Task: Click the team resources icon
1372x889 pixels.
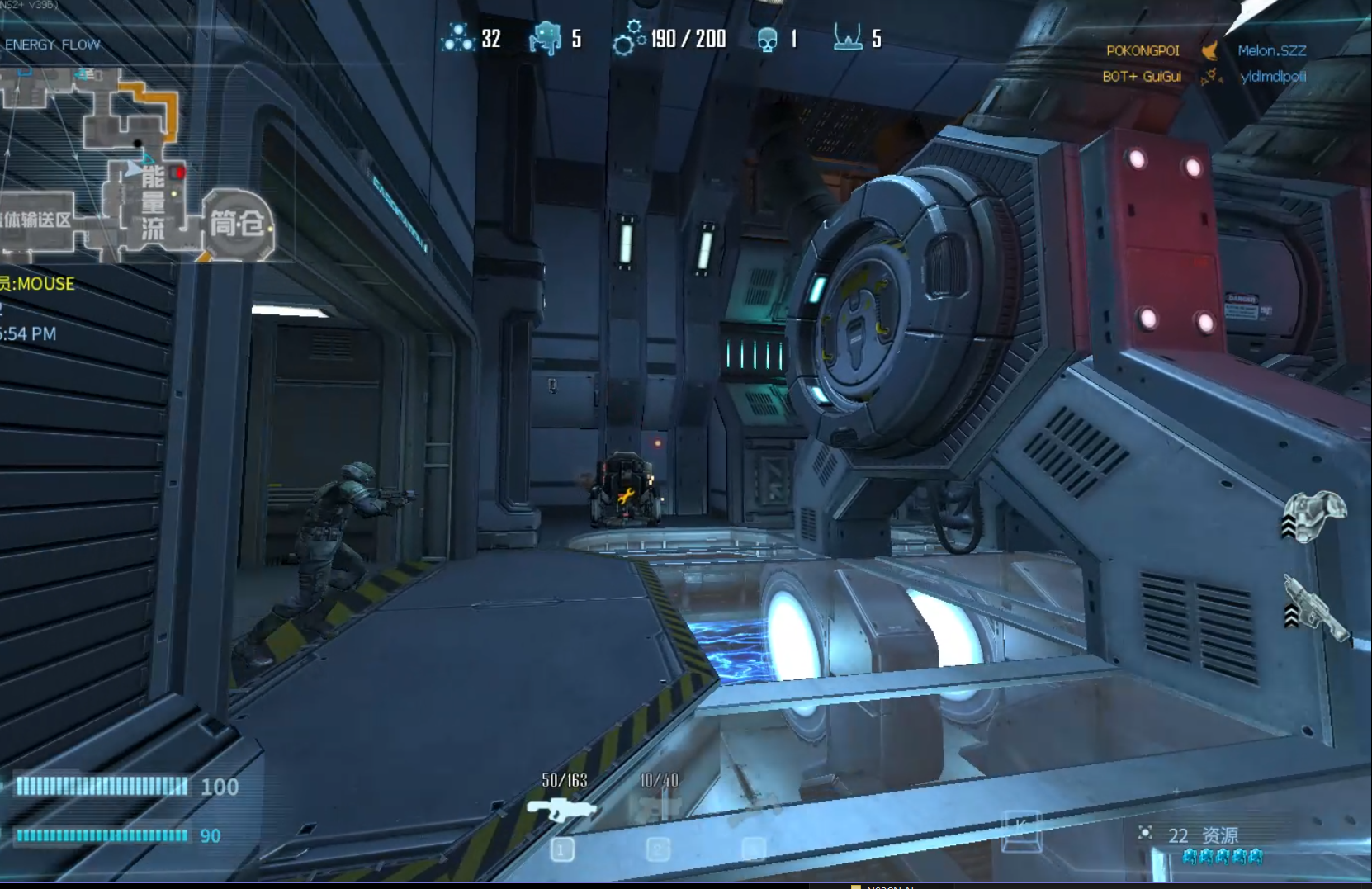Action: pos(457,38)
